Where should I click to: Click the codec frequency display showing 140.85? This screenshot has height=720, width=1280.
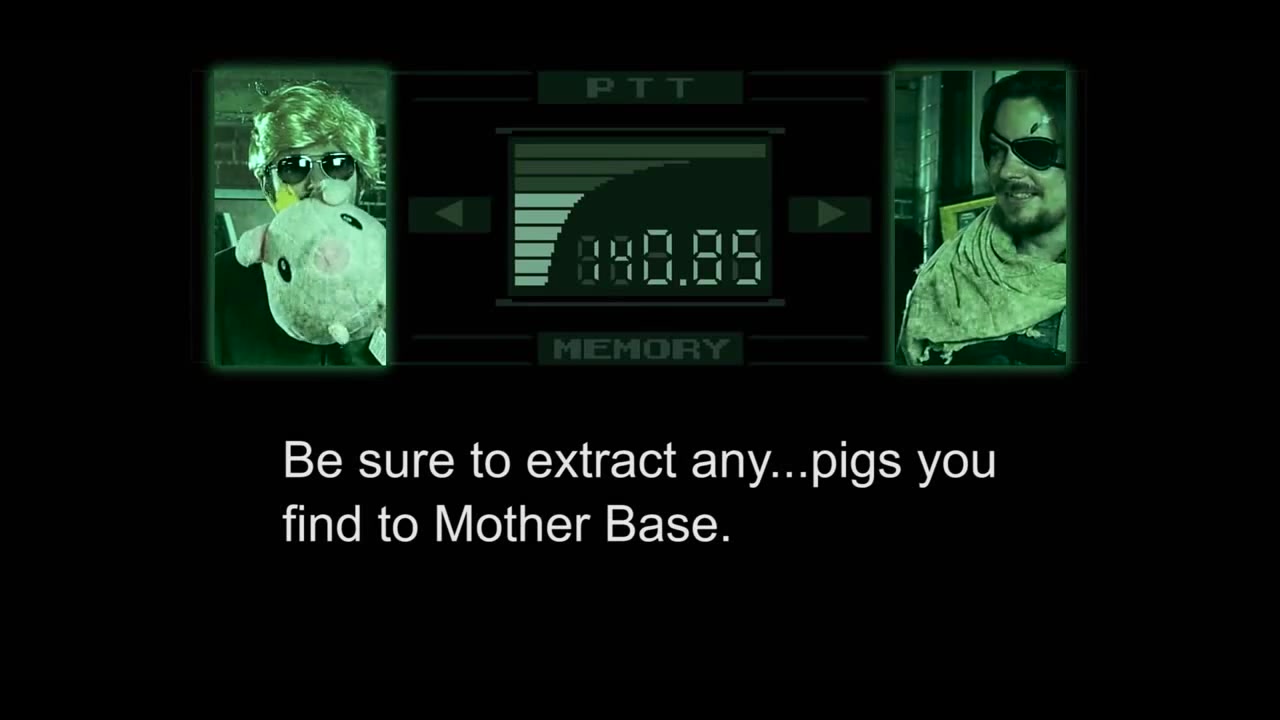[670, 255]
